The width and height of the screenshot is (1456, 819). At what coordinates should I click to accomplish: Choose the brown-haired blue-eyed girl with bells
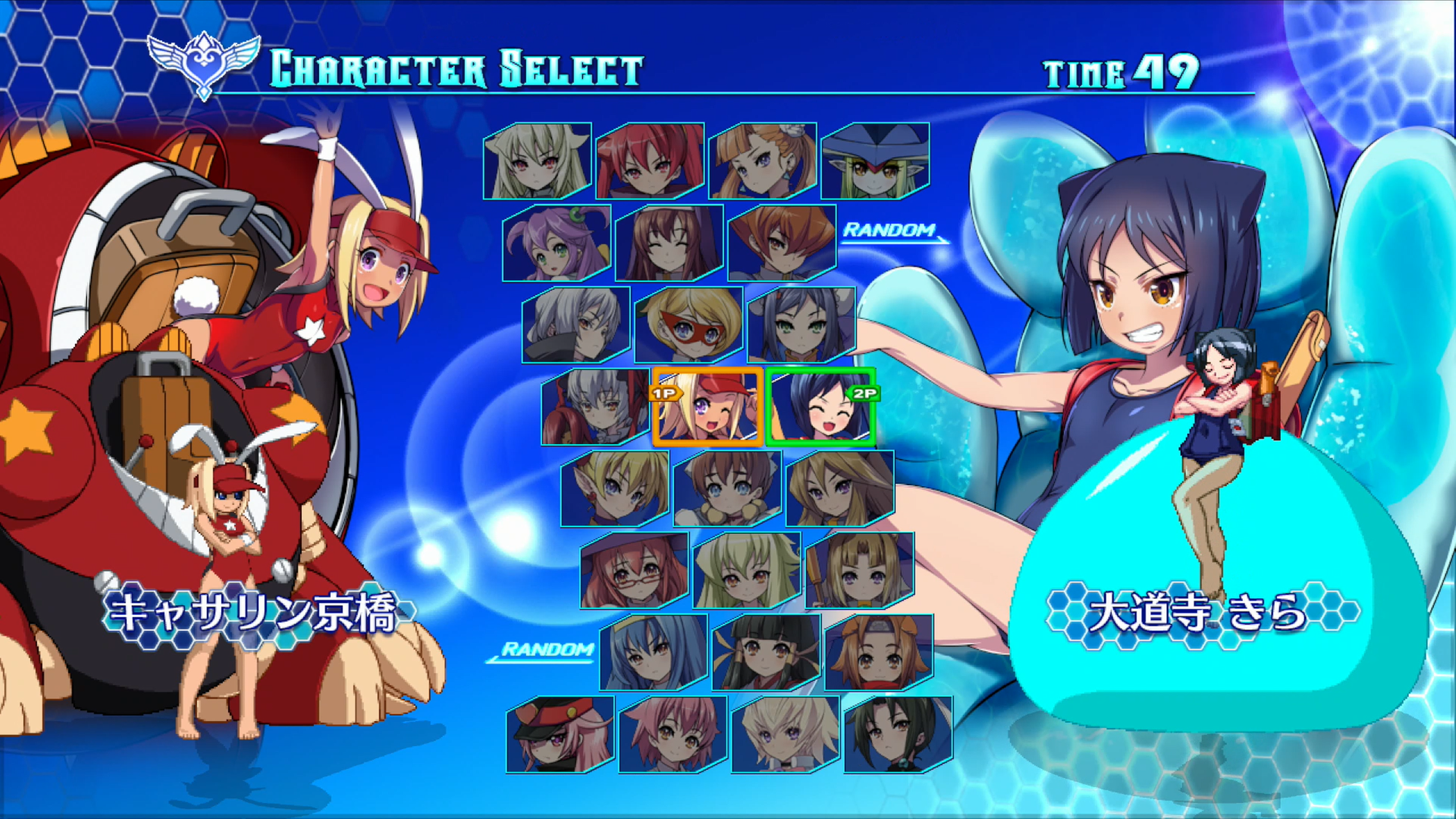click(727, 488)
